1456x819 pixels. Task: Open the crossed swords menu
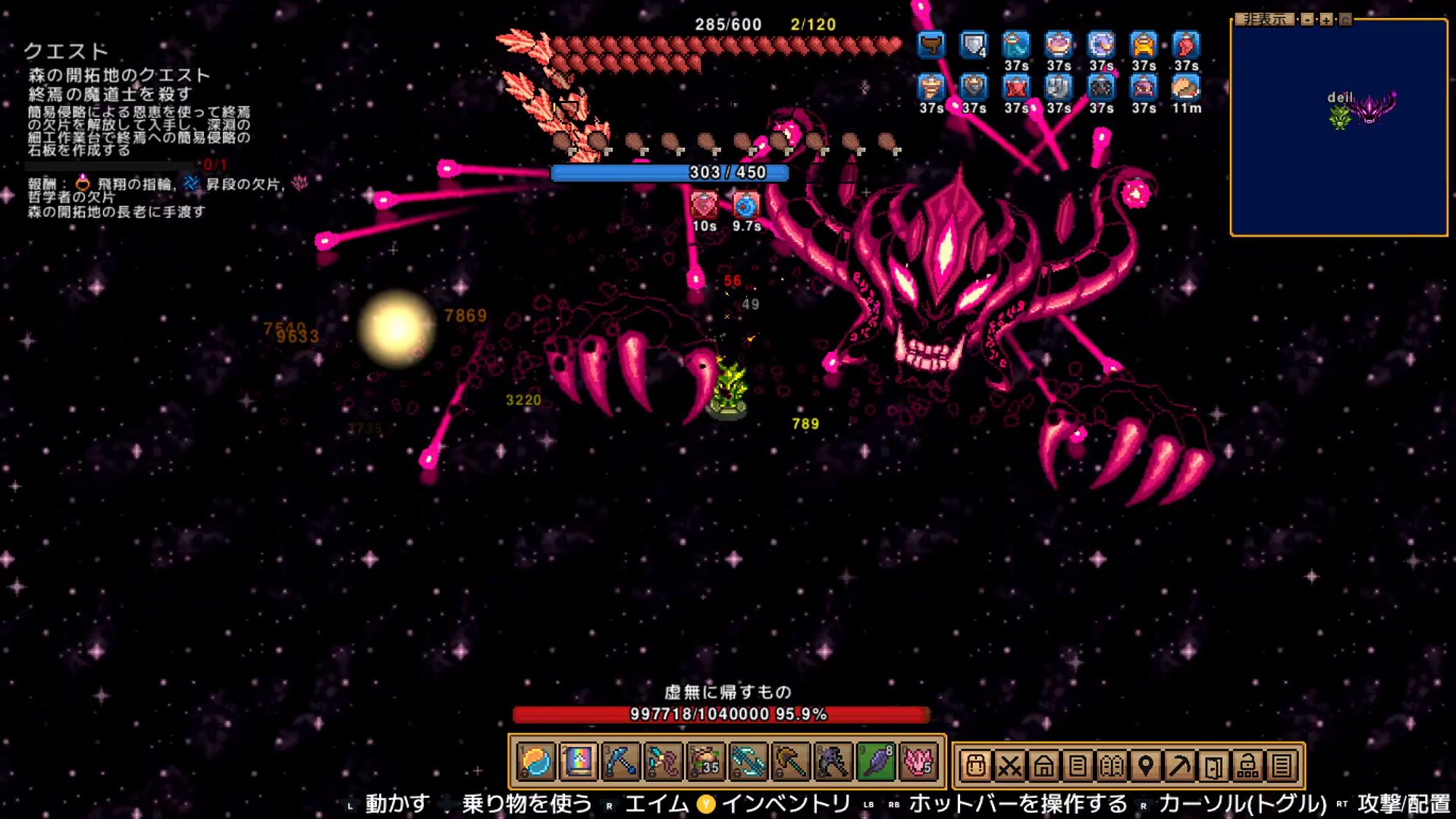1009,766
